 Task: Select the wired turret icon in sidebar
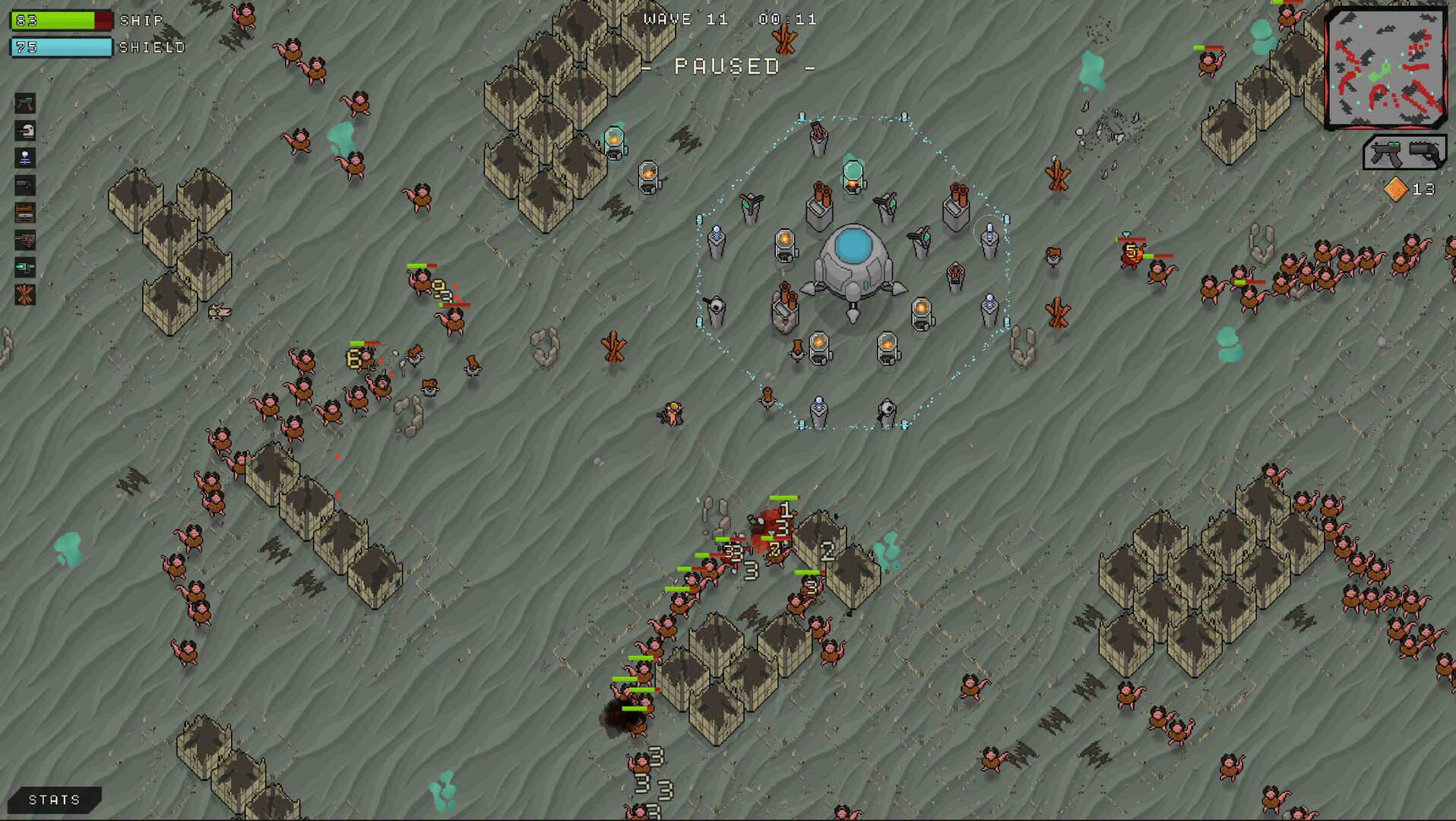click(25, 241)
